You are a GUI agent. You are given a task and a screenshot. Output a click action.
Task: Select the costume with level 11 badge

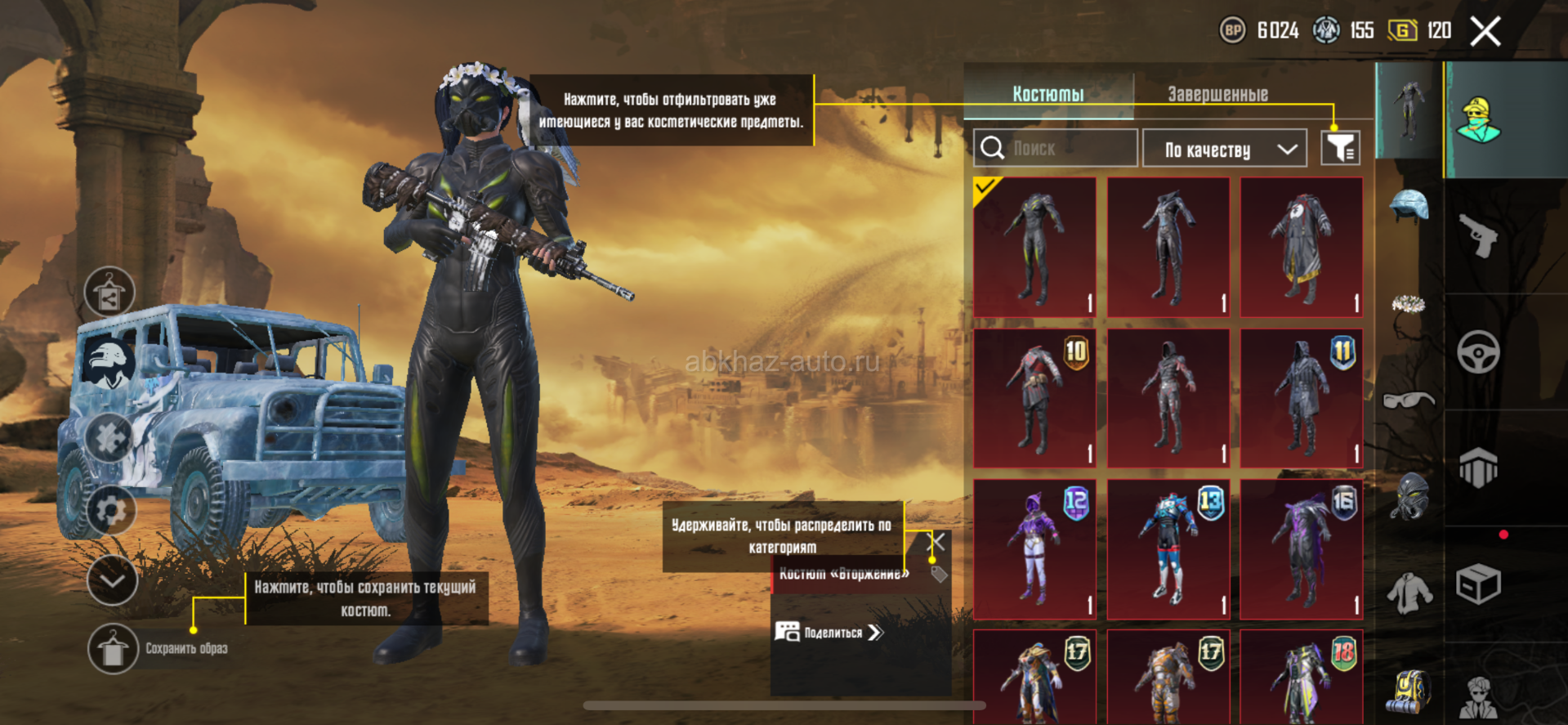[x=1302, y=398]
